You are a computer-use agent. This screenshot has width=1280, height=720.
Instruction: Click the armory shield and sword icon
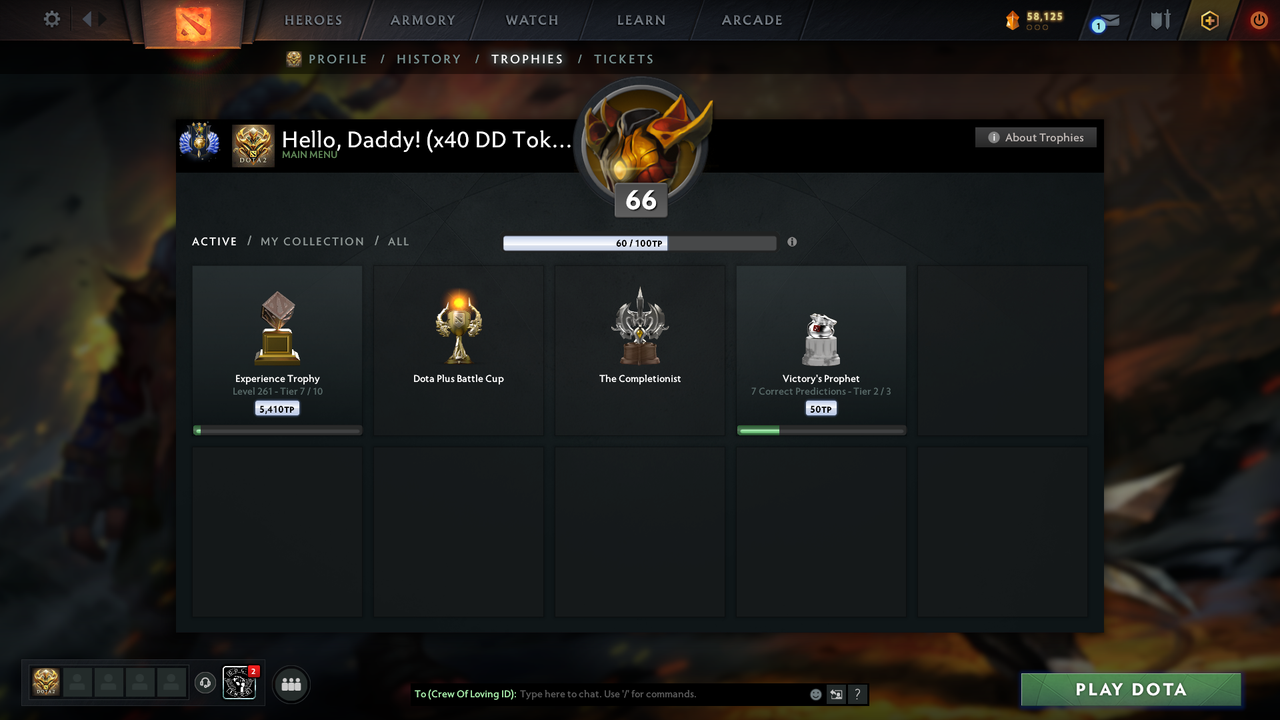(x=1159, y=20)
